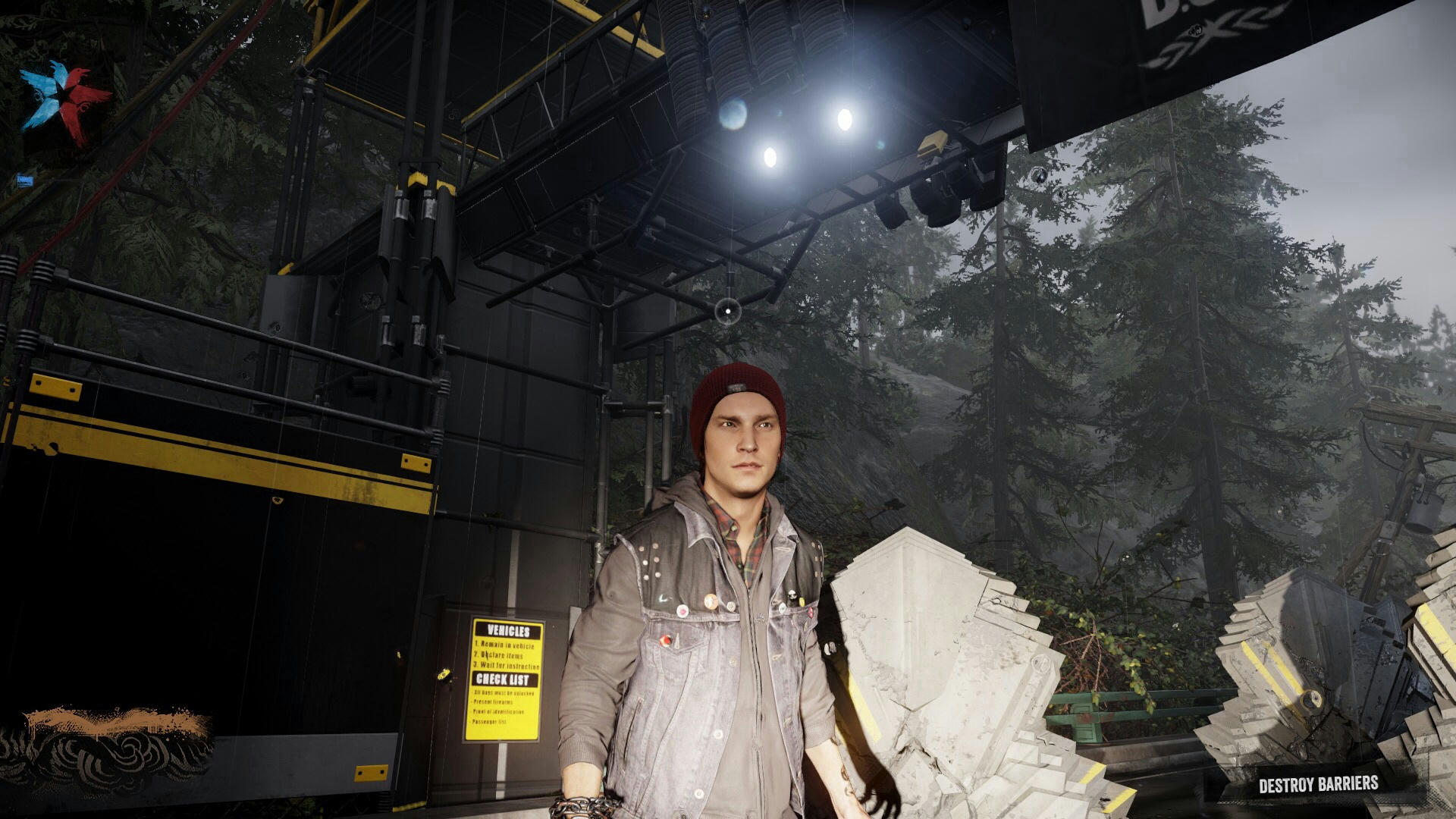The image size is (1456, 819).
Task: Click the VEHICLES heading on the yellow sign
Action: point(507,631)
